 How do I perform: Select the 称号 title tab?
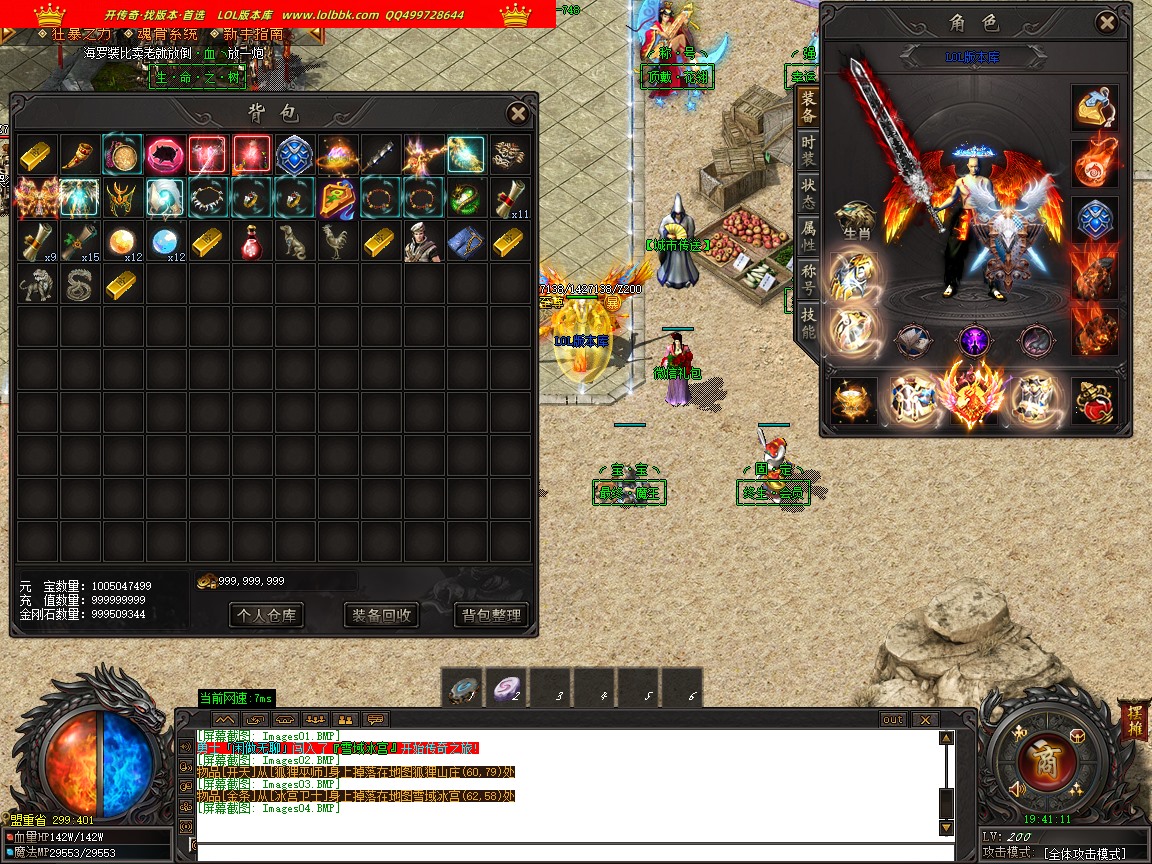tap(808, 280)
